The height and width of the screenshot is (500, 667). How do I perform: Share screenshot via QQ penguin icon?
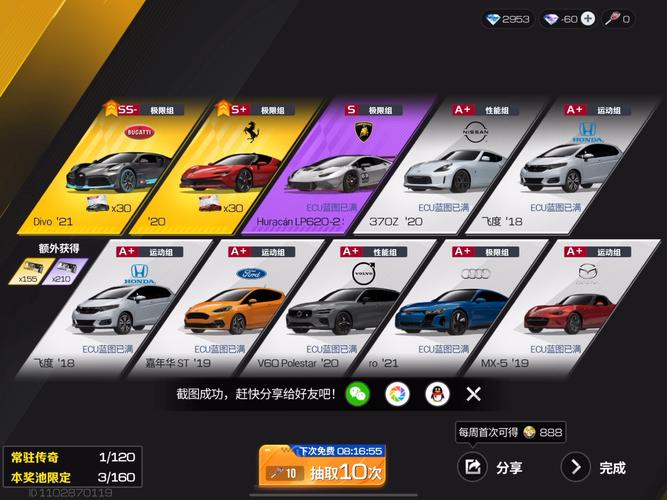[x=436, y=394]
